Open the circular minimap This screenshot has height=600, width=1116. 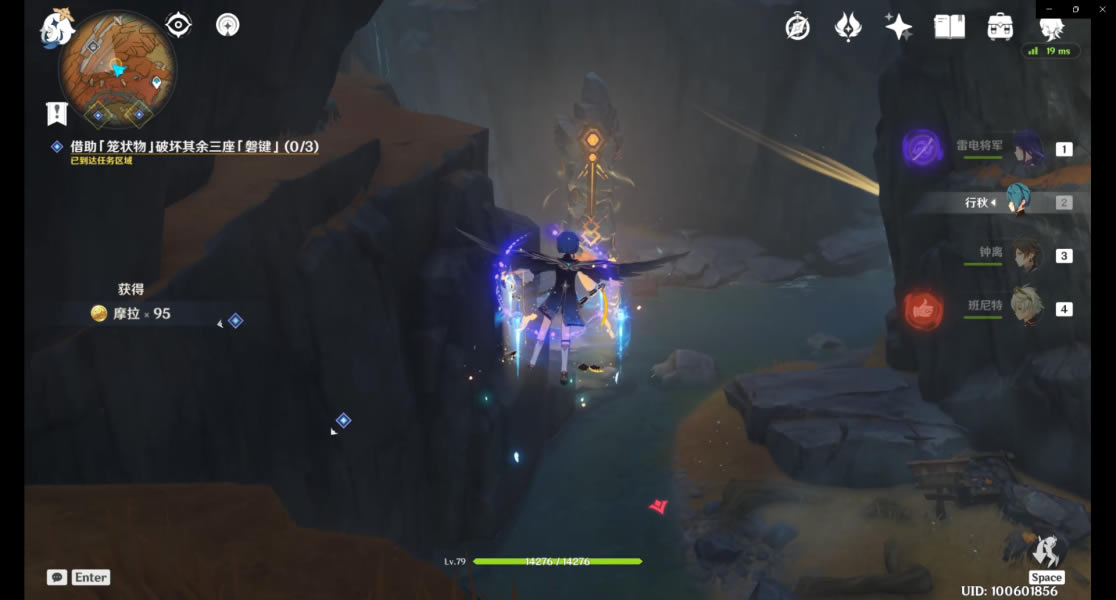[x=117, y=70]
